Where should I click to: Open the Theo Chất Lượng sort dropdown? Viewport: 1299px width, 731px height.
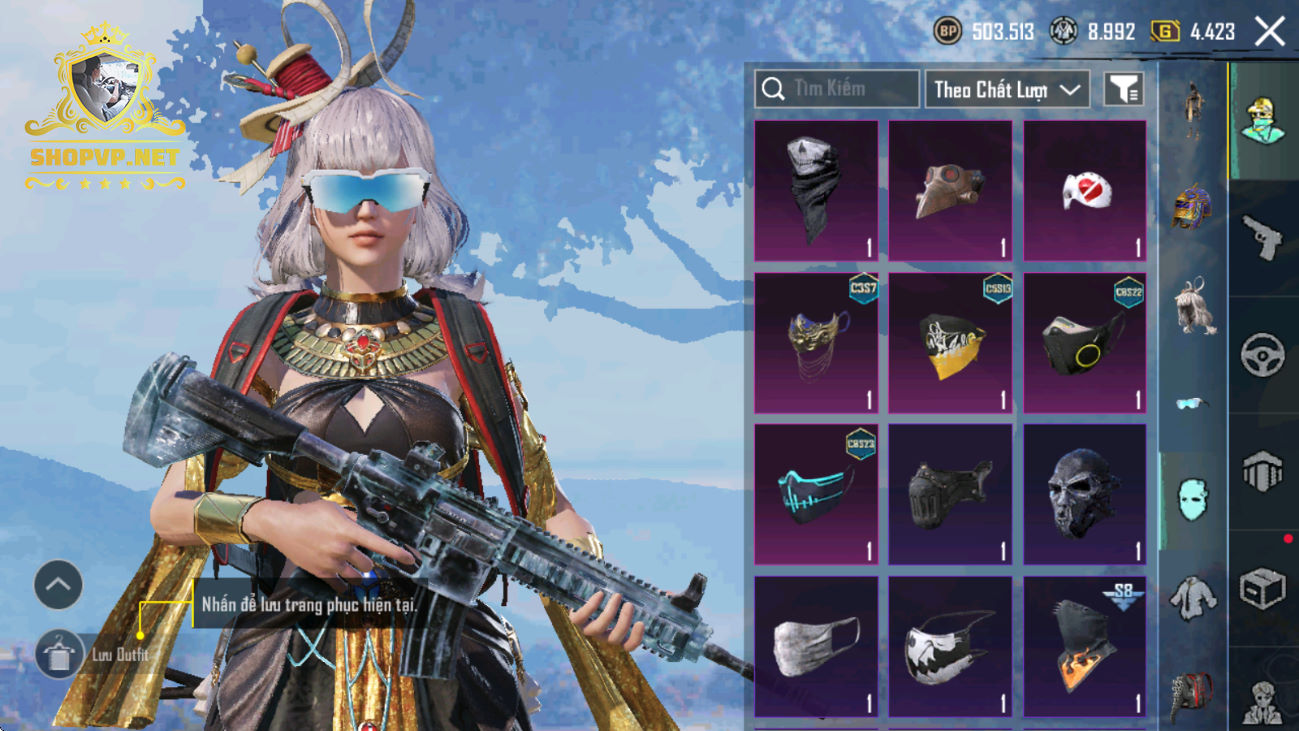1007,89
